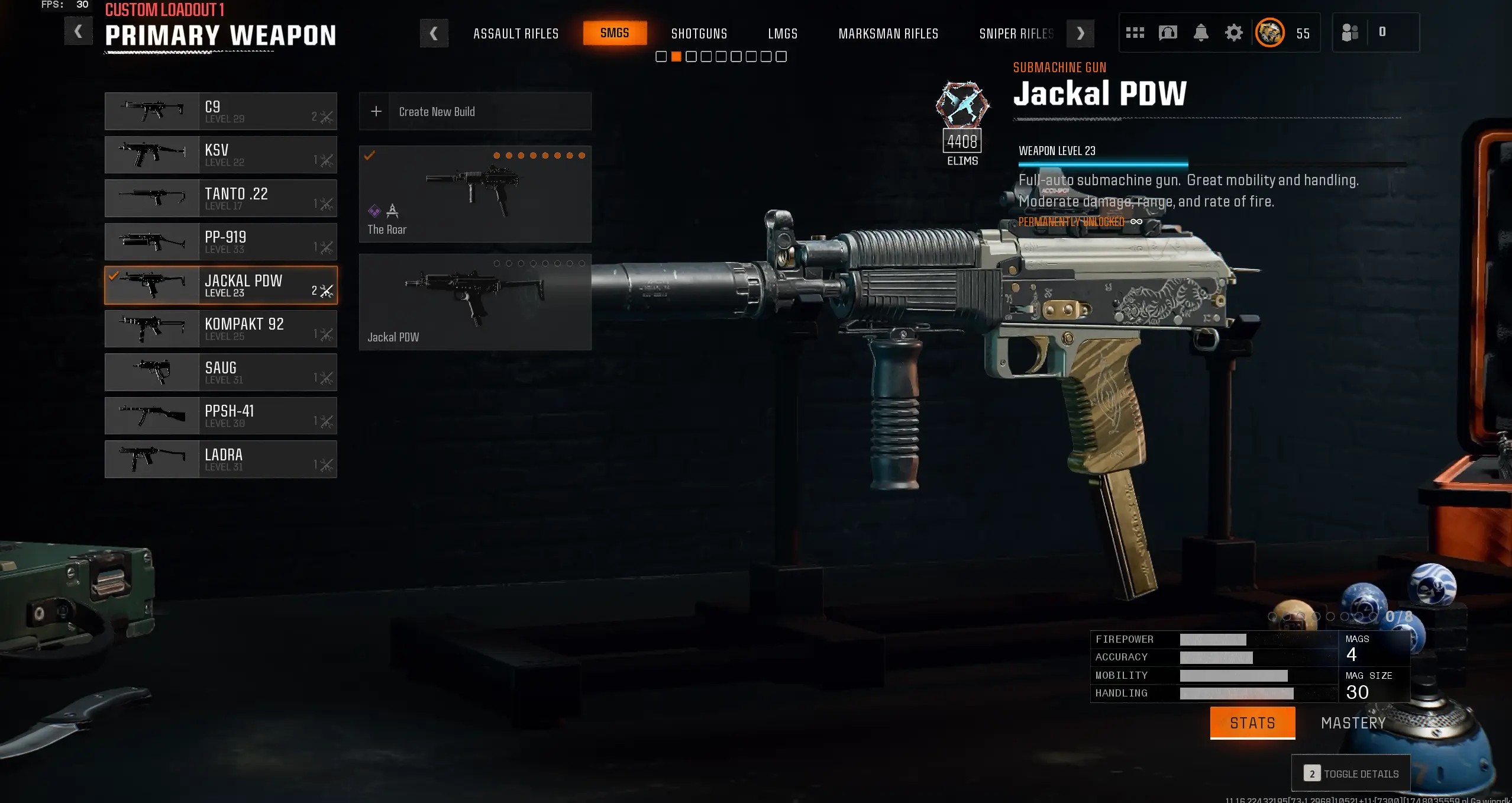Select the Kompakt 92 weapon
1512x803 pixels.
coord(221,329)
